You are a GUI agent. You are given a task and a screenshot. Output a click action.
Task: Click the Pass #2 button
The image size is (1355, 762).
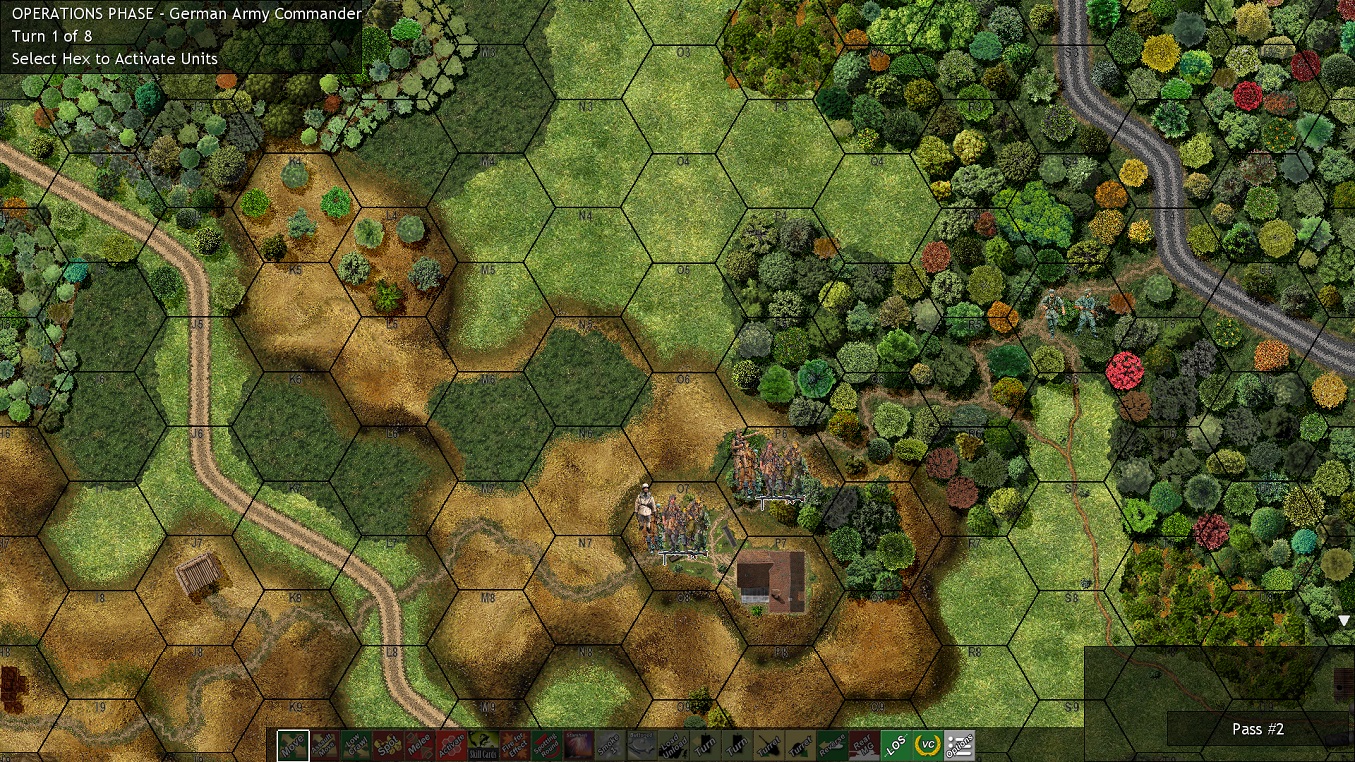pos(1257,729)
